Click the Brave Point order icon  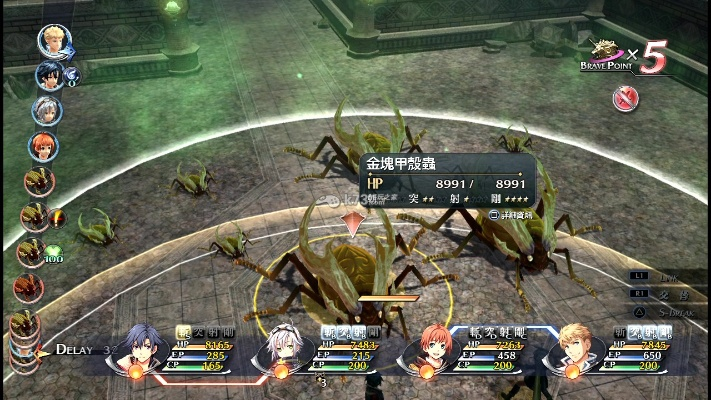tap(606, 51)
